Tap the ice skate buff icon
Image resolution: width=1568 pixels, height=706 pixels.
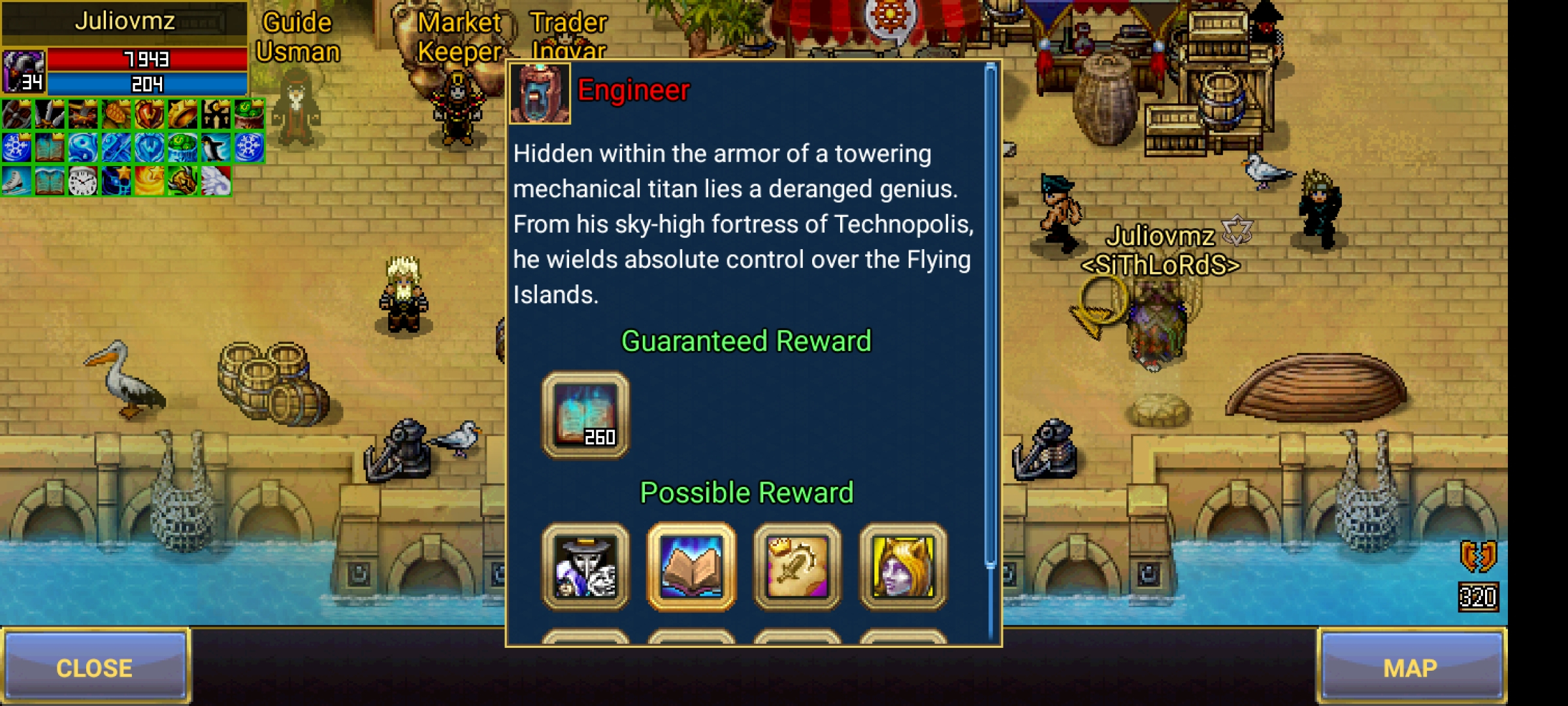click(x=16, y=180)
